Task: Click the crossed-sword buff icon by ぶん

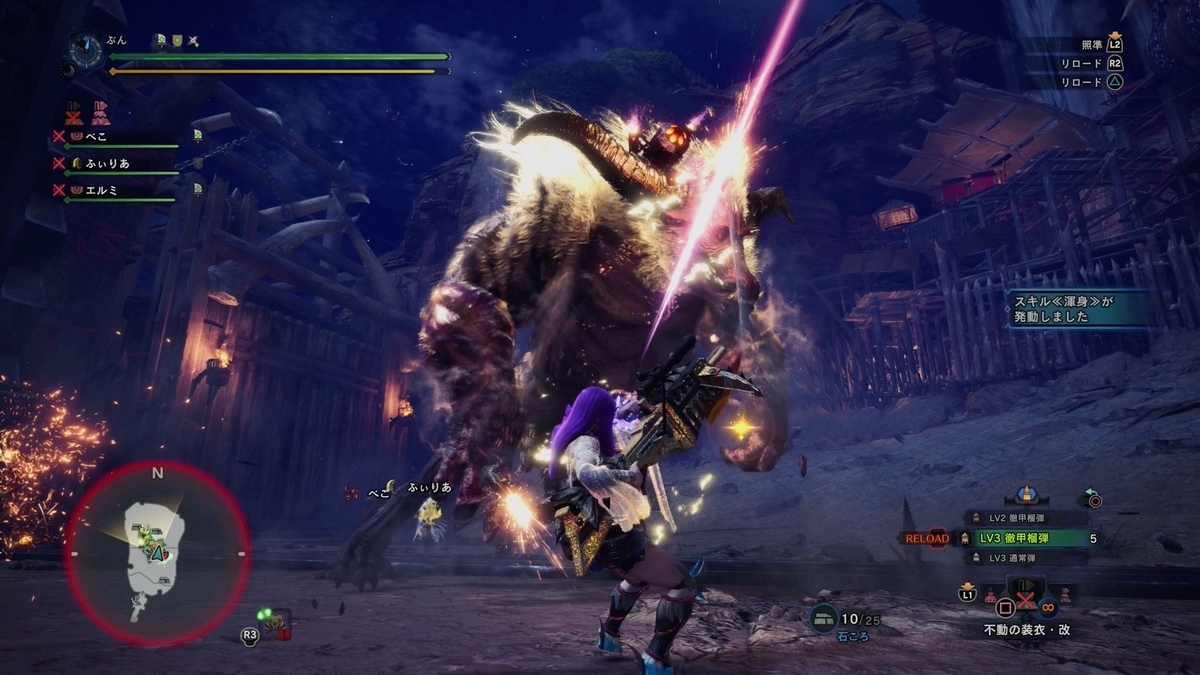Action: (x=193, y=41)
